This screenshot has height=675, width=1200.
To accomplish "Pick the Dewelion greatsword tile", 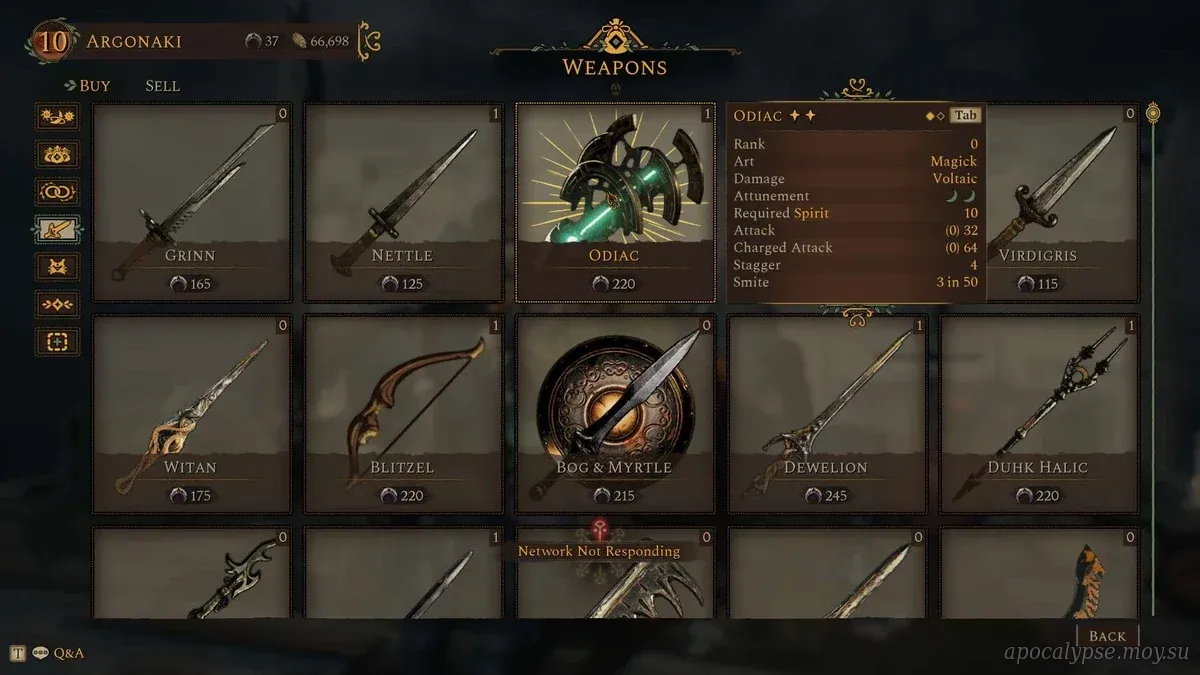I will click(827, 413).
